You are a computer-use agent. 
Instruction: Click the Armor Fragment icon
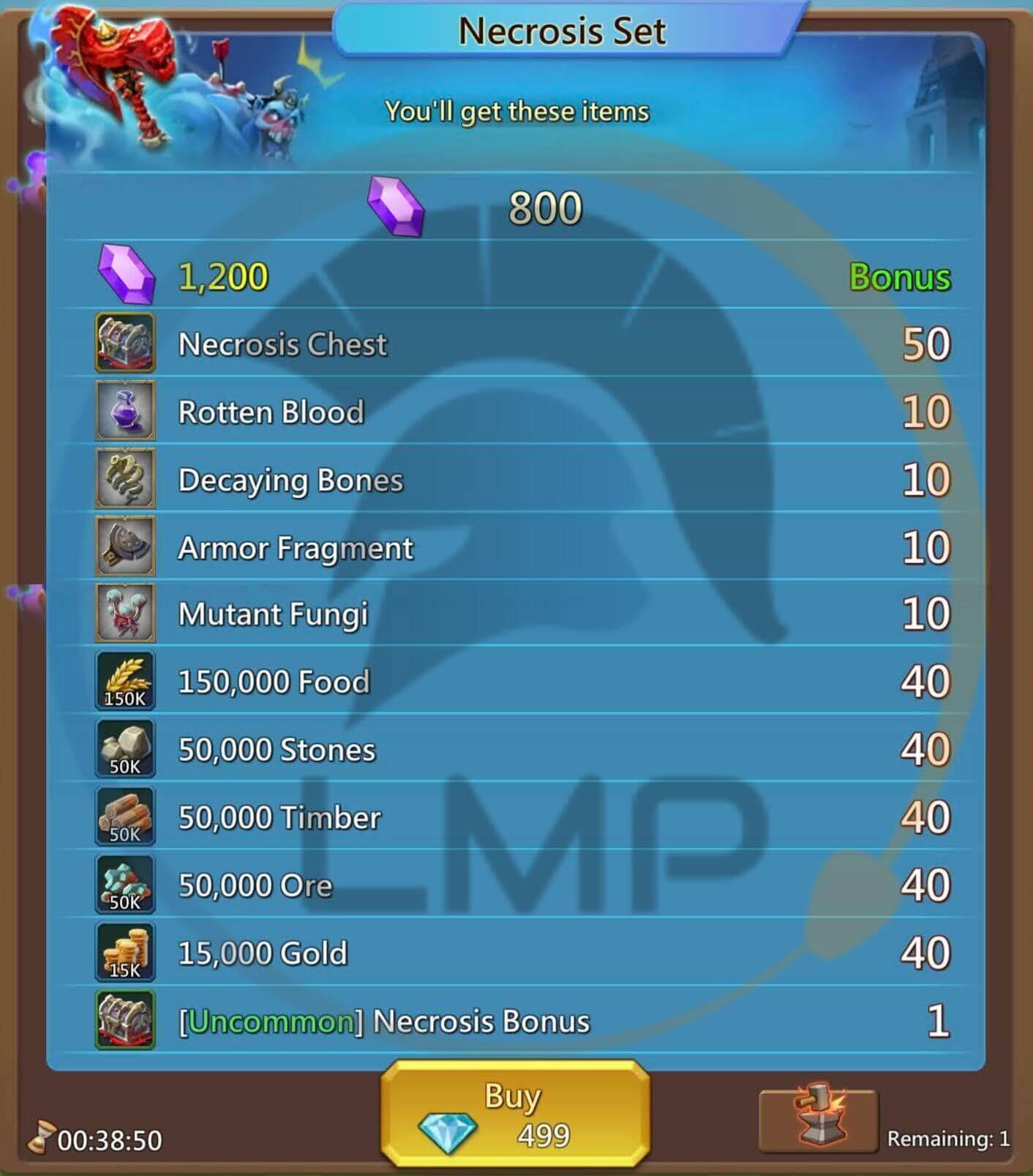click(124, 547)
